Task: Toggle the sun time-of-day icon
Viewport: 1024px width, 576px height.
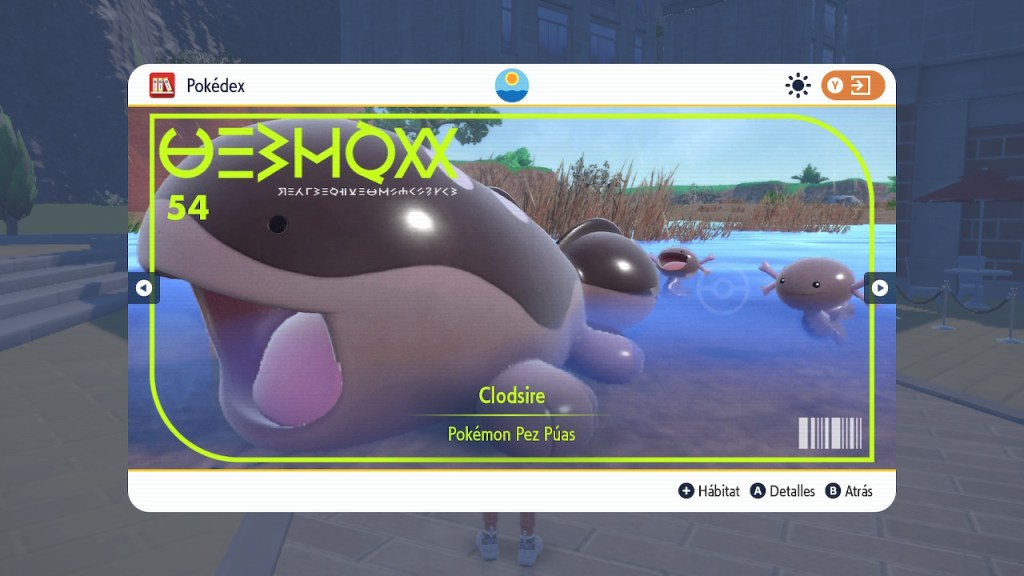Action: coord(797,86)
